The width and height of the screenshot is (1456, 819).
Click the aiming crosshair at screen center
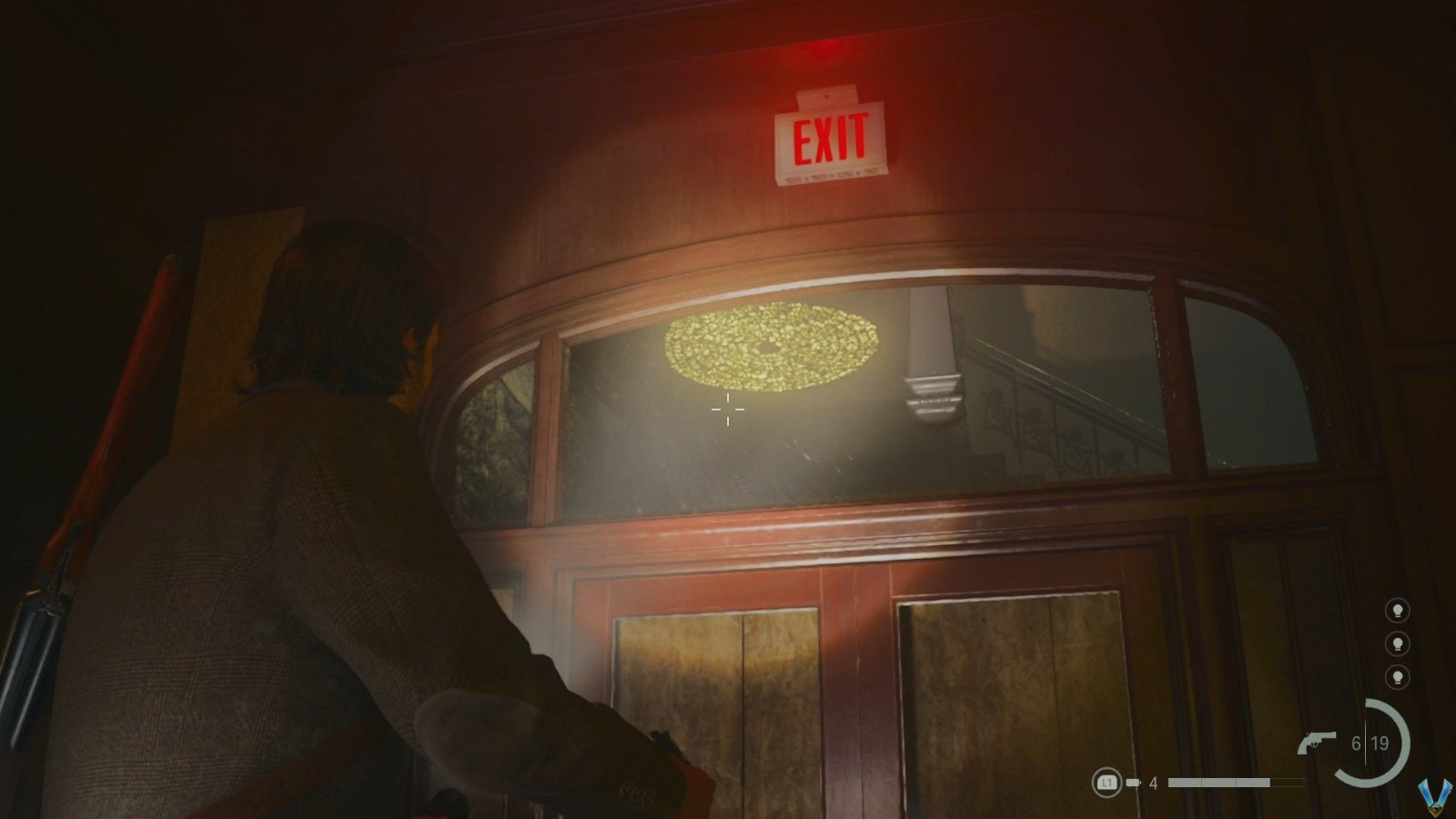point(726,411)
